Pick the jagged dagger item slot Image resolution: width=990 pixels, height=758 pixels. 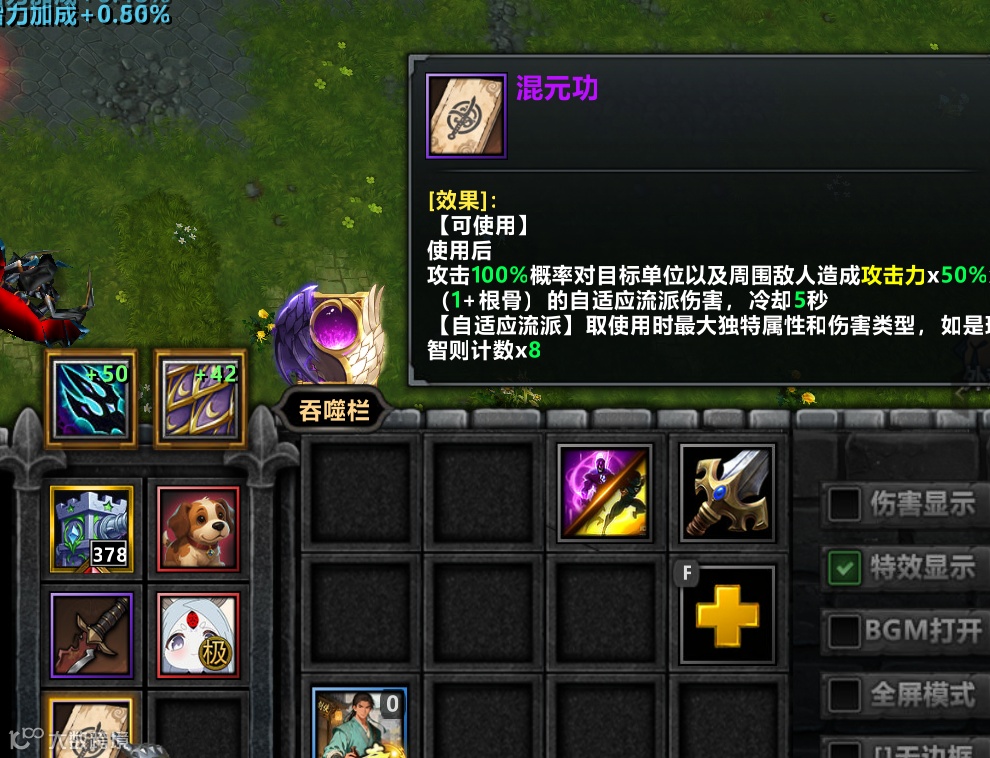point(91,634)
